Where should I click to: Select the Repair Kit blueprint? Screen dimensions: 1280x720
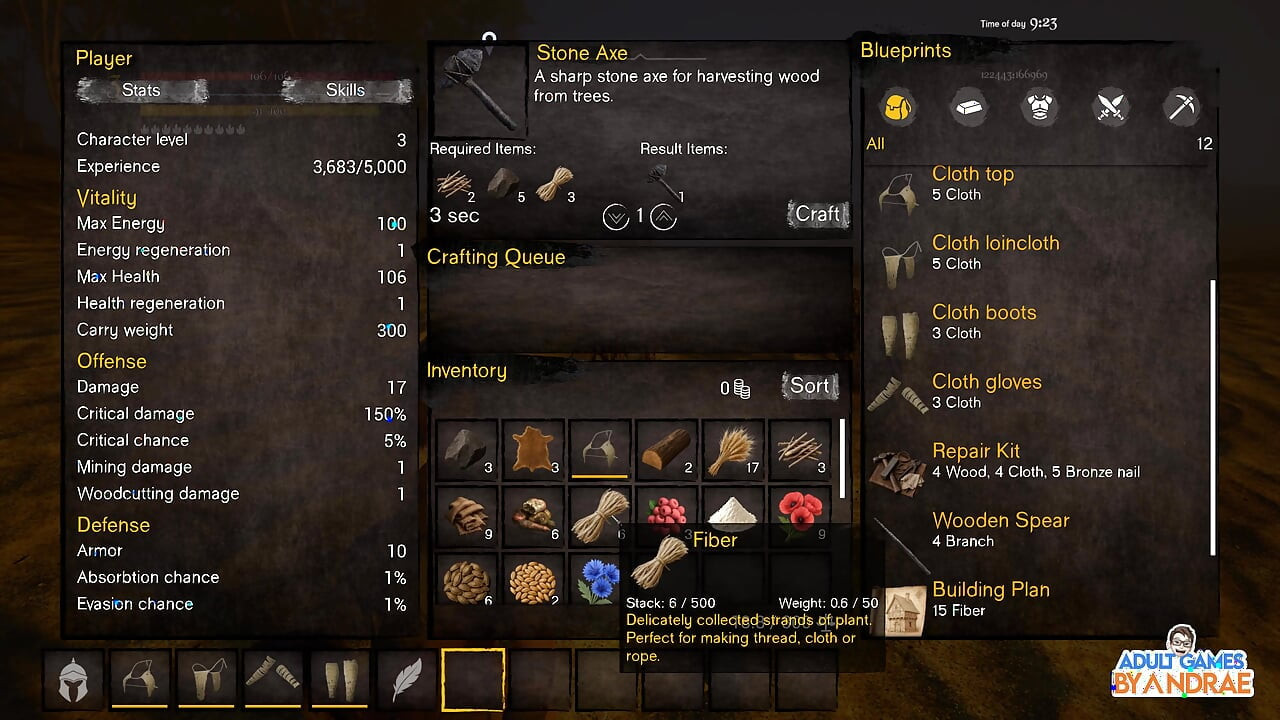point(975,461)
